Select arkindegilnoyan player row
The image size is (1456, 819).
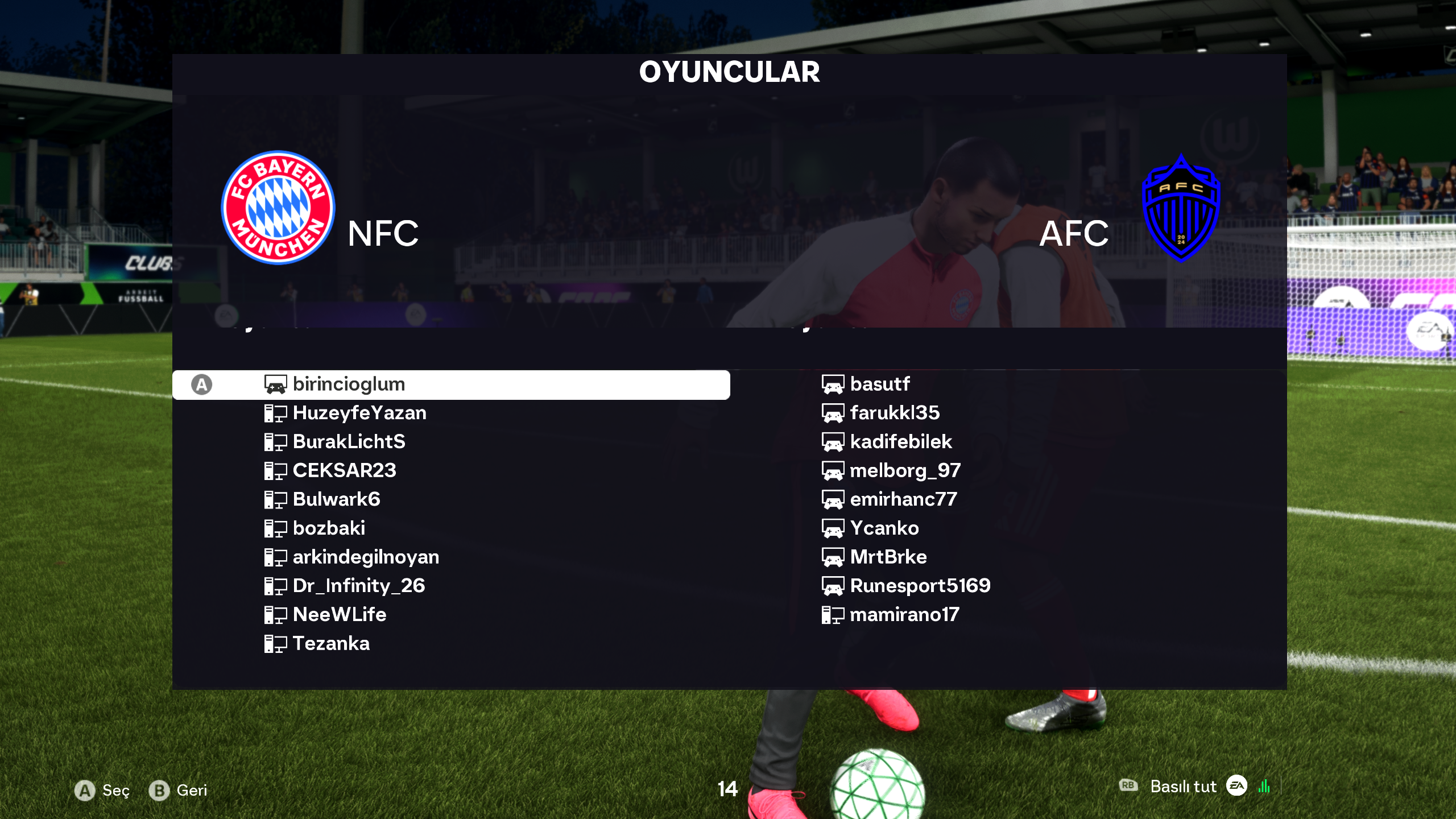coord(366,557)
